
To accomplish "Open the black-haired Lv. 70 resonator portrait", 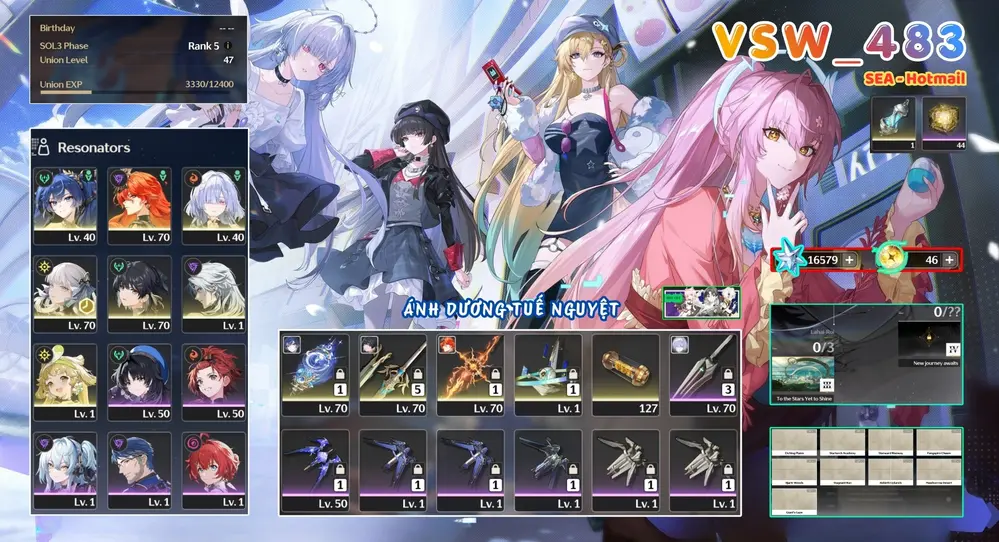I will (140, 293).
